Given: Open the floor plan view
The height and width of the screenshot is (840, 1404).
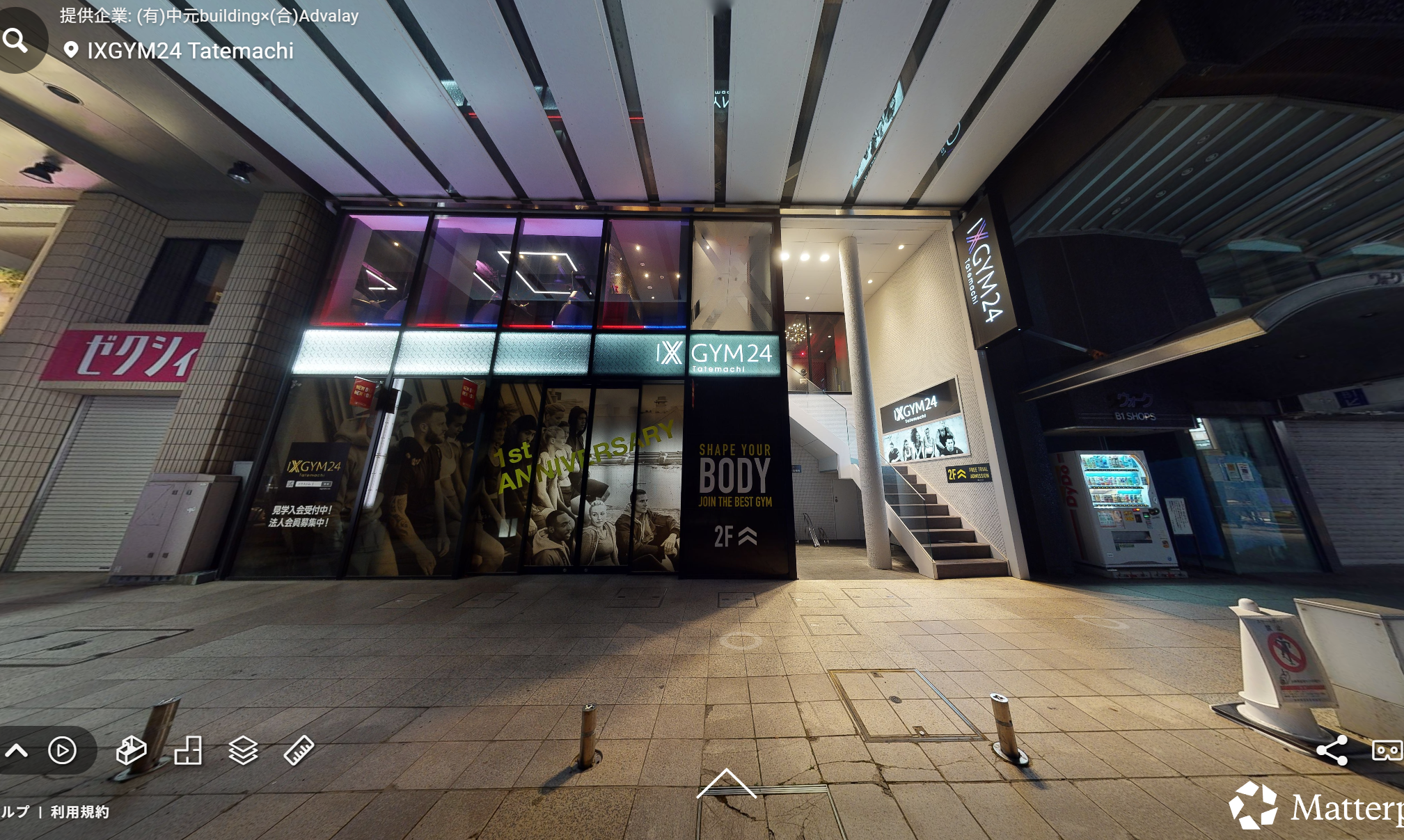Looking at the screenshot, I should [x=188, y=750].
